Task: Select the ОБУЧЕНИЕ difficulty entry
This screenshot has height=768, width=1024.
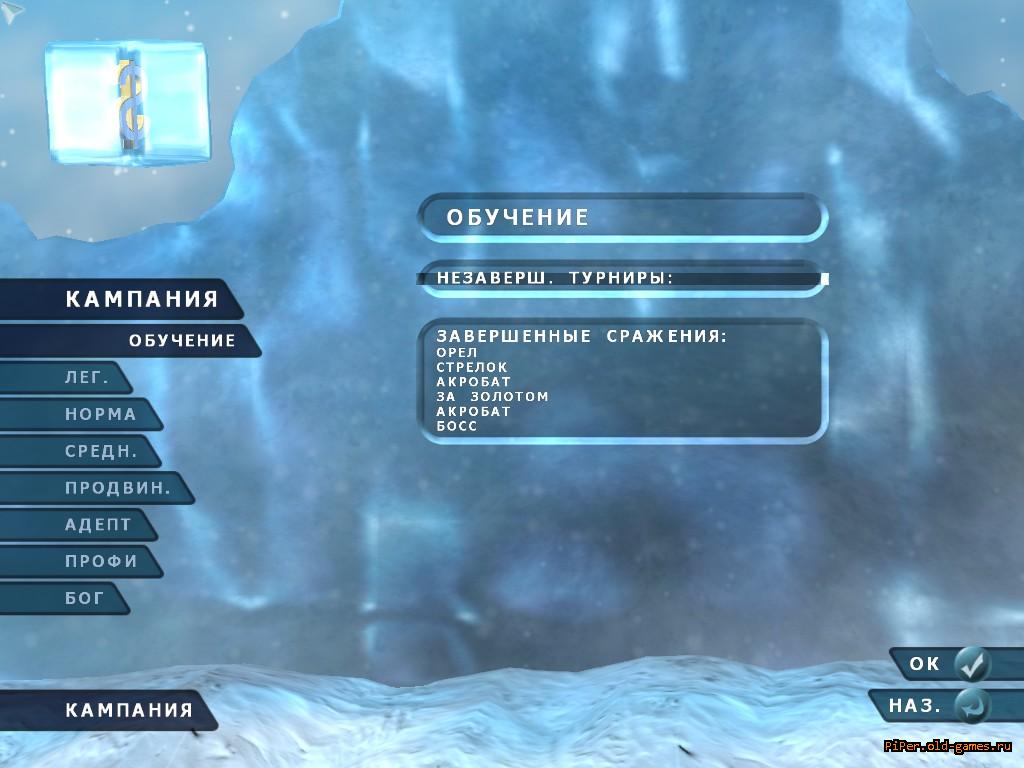Action: coord(181,340)
